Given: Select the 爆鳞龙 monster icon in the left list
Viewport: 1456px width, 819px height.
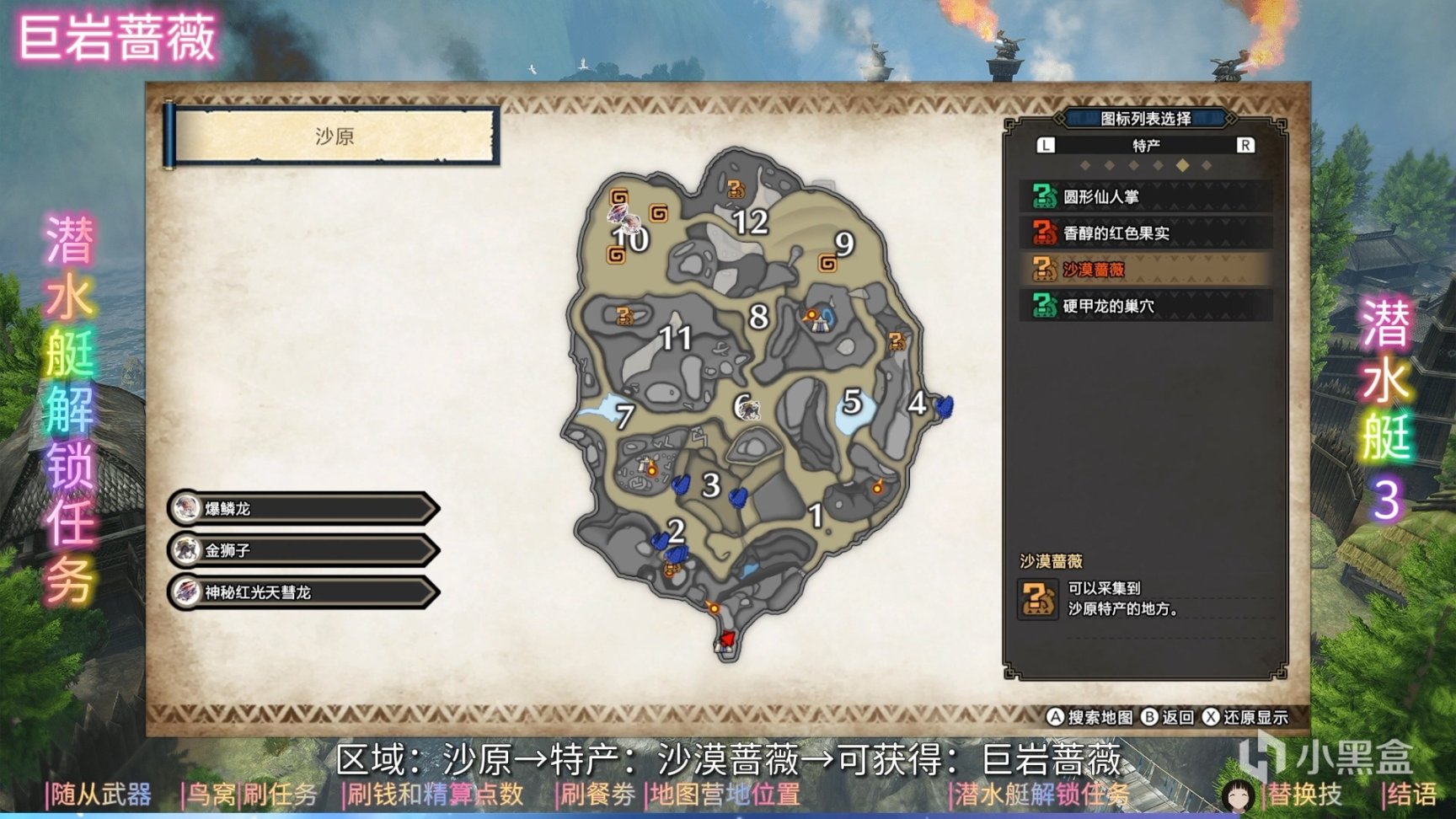Looking at the screenshot, I should (187, 509).
